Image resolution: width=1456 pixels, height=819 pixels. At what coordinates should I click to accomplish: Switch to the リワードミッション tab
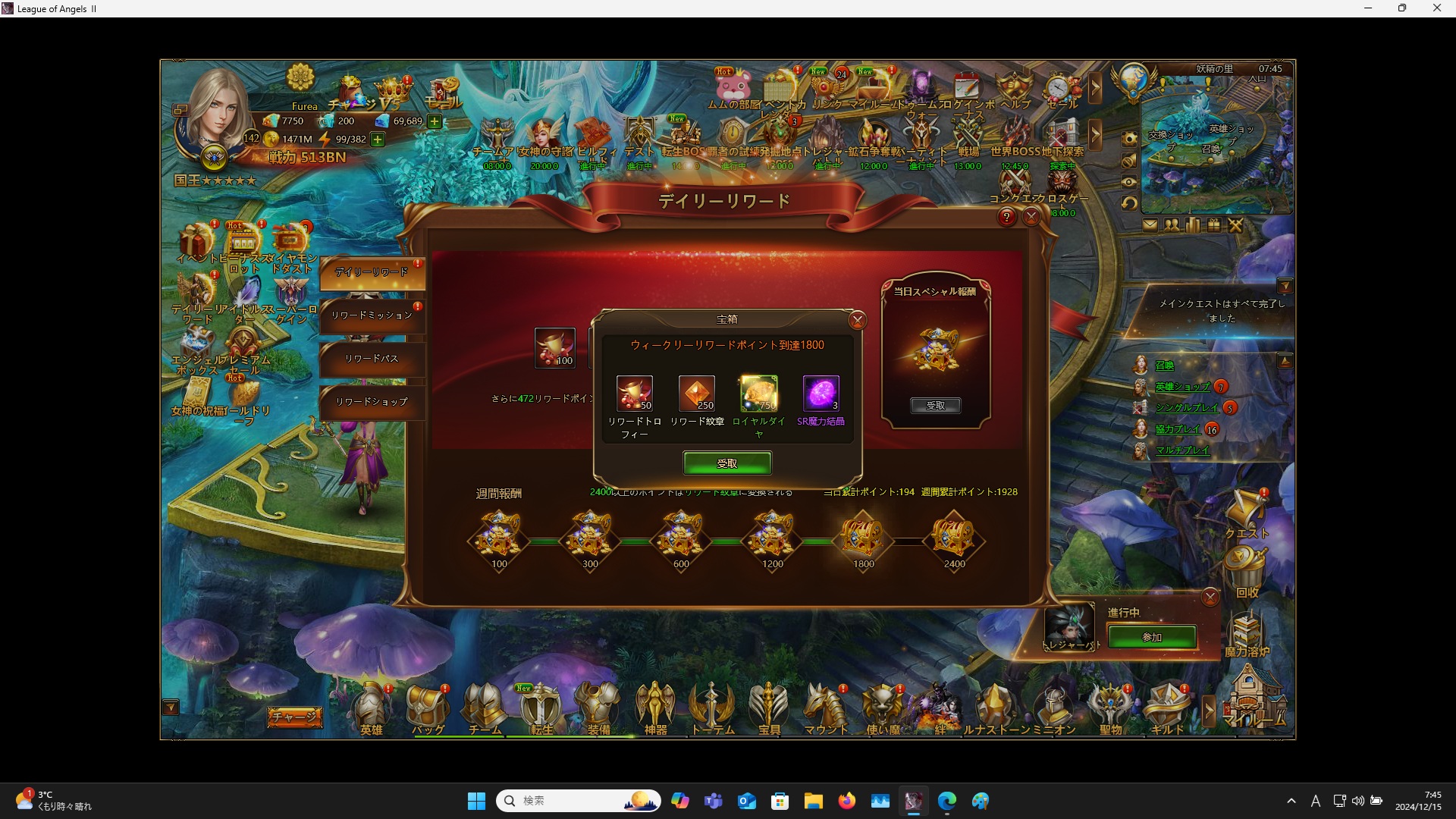(372, 315)
